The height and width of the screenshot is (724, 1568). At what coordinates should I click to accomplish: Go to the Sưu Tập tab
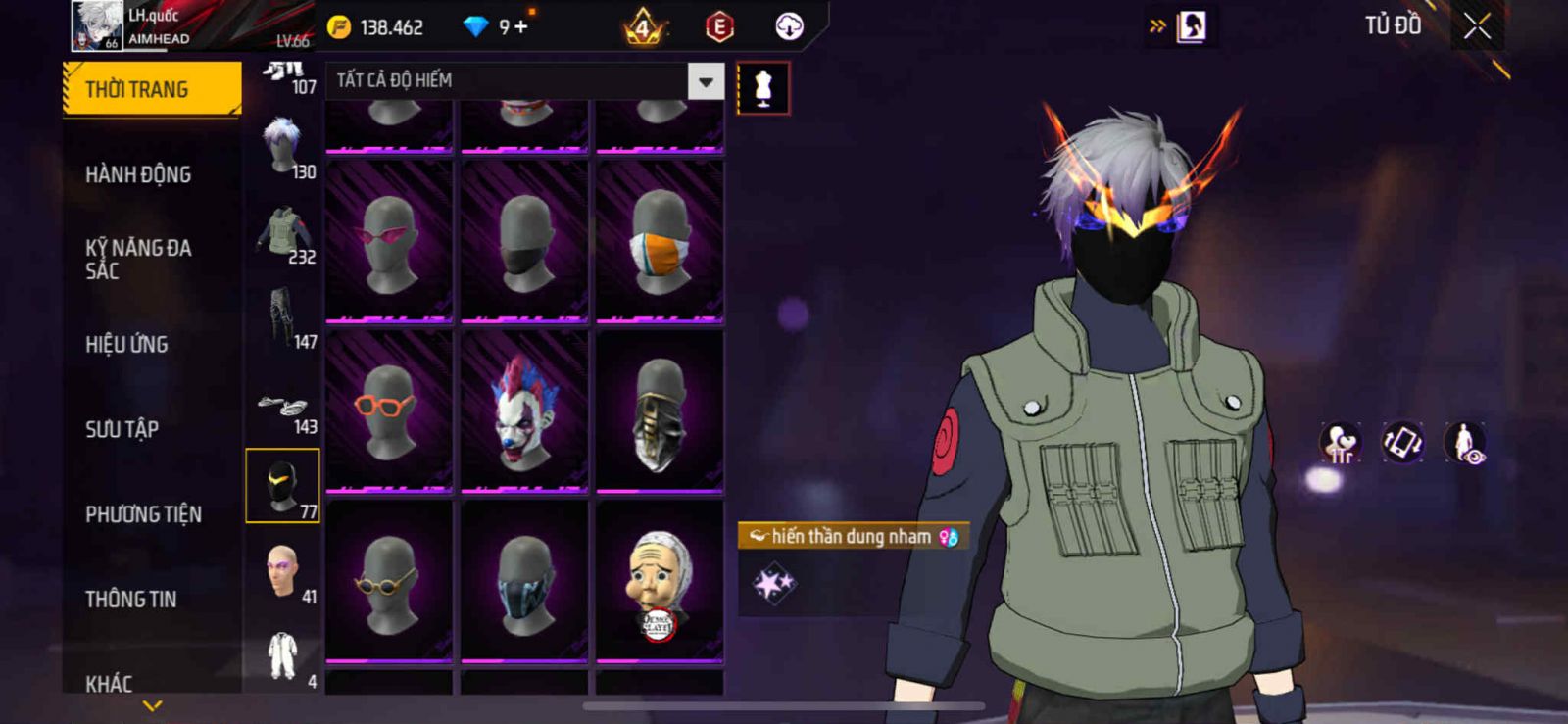click(122, 429)
